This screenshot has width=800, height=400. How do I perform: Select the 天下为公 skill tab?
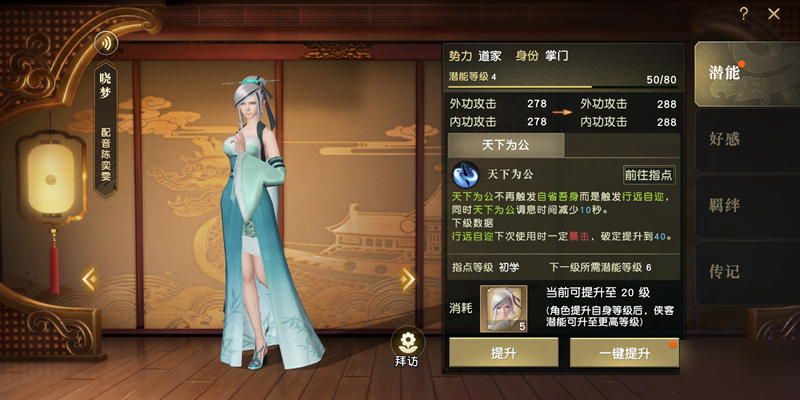tap(507, 146)
